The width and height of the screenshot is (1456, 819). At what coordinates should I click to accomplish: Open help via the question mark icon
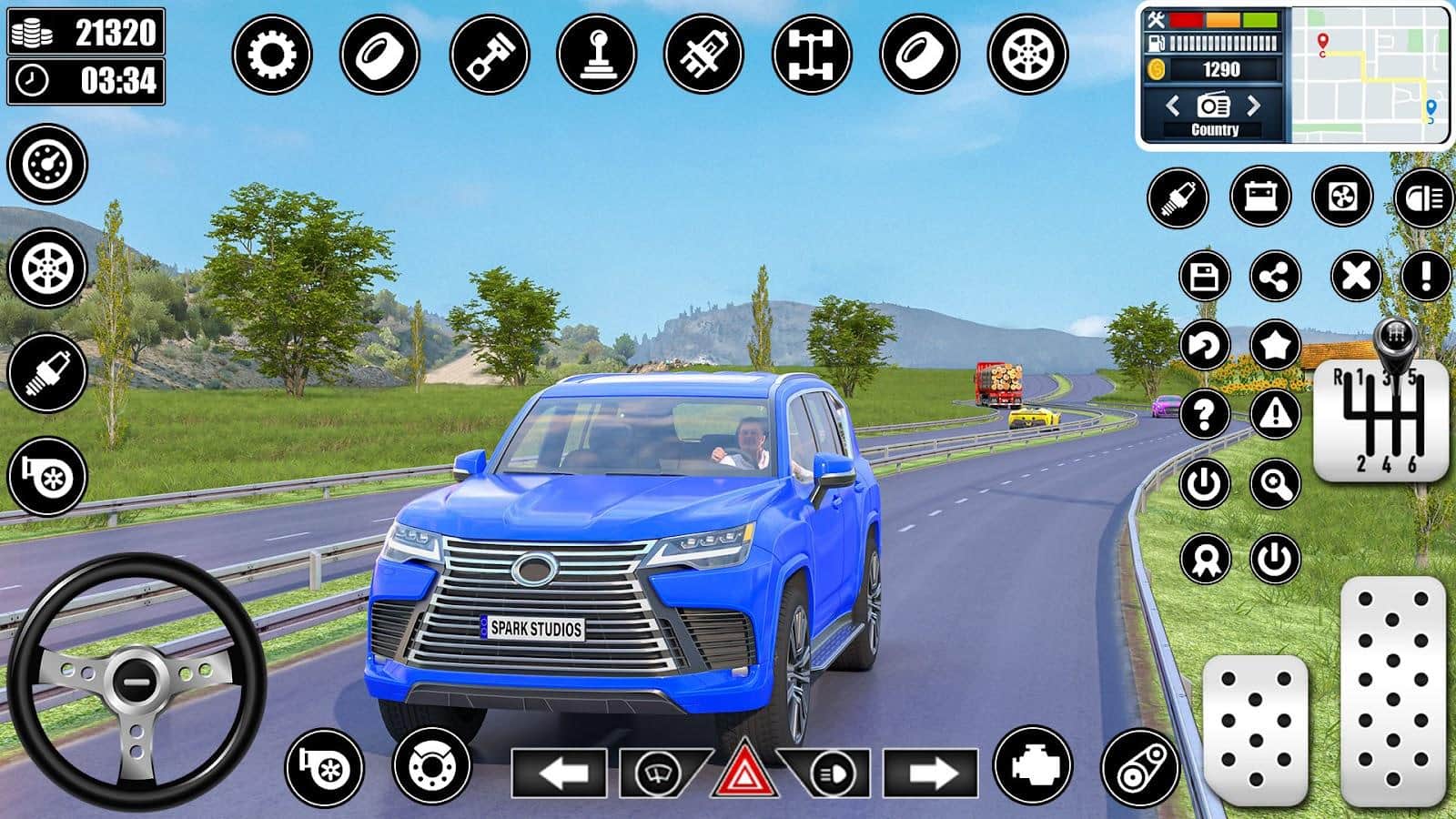click(x=1205, y=415)
